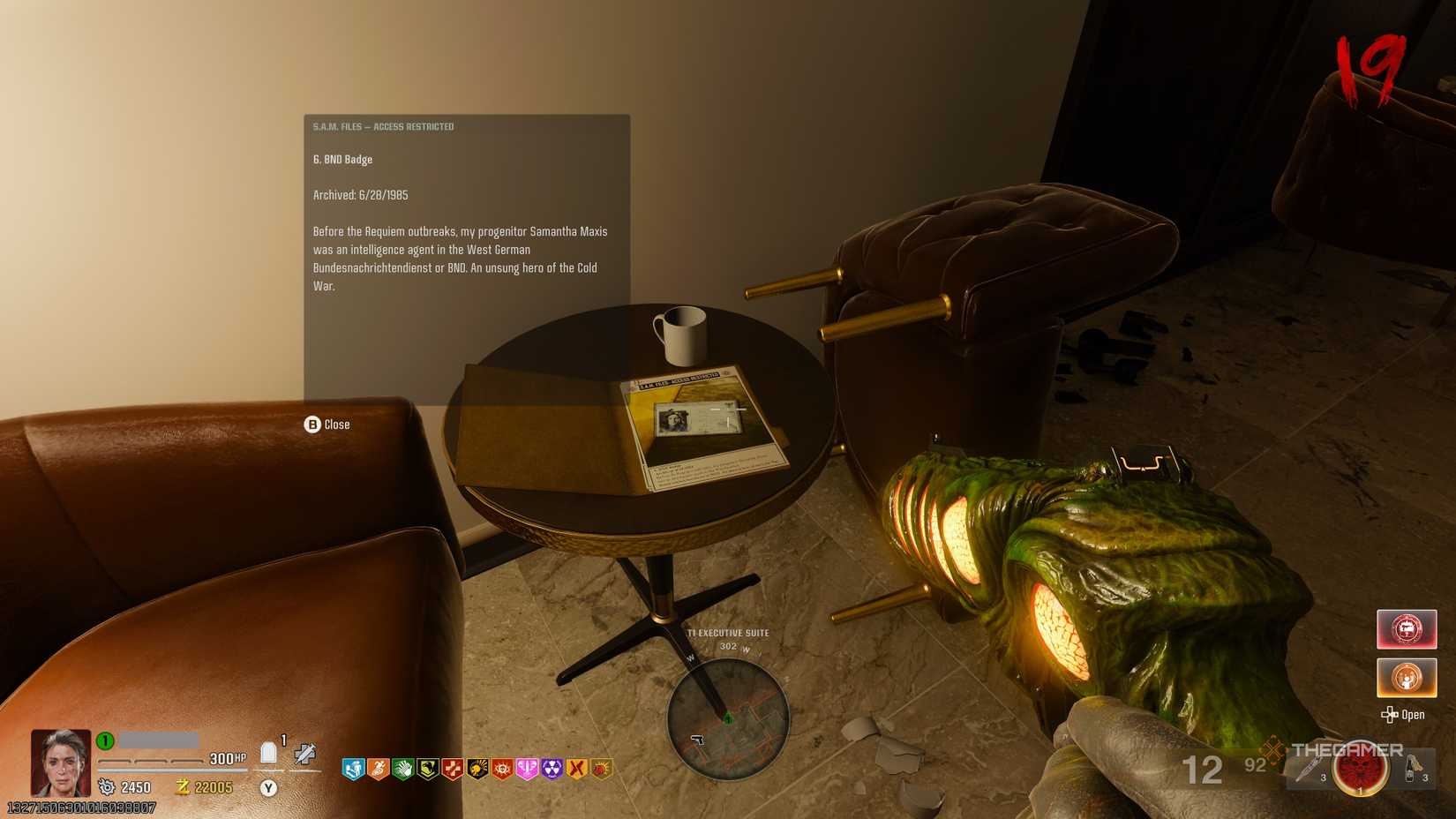Click the Speed Cola perk icon

[403, 770]
